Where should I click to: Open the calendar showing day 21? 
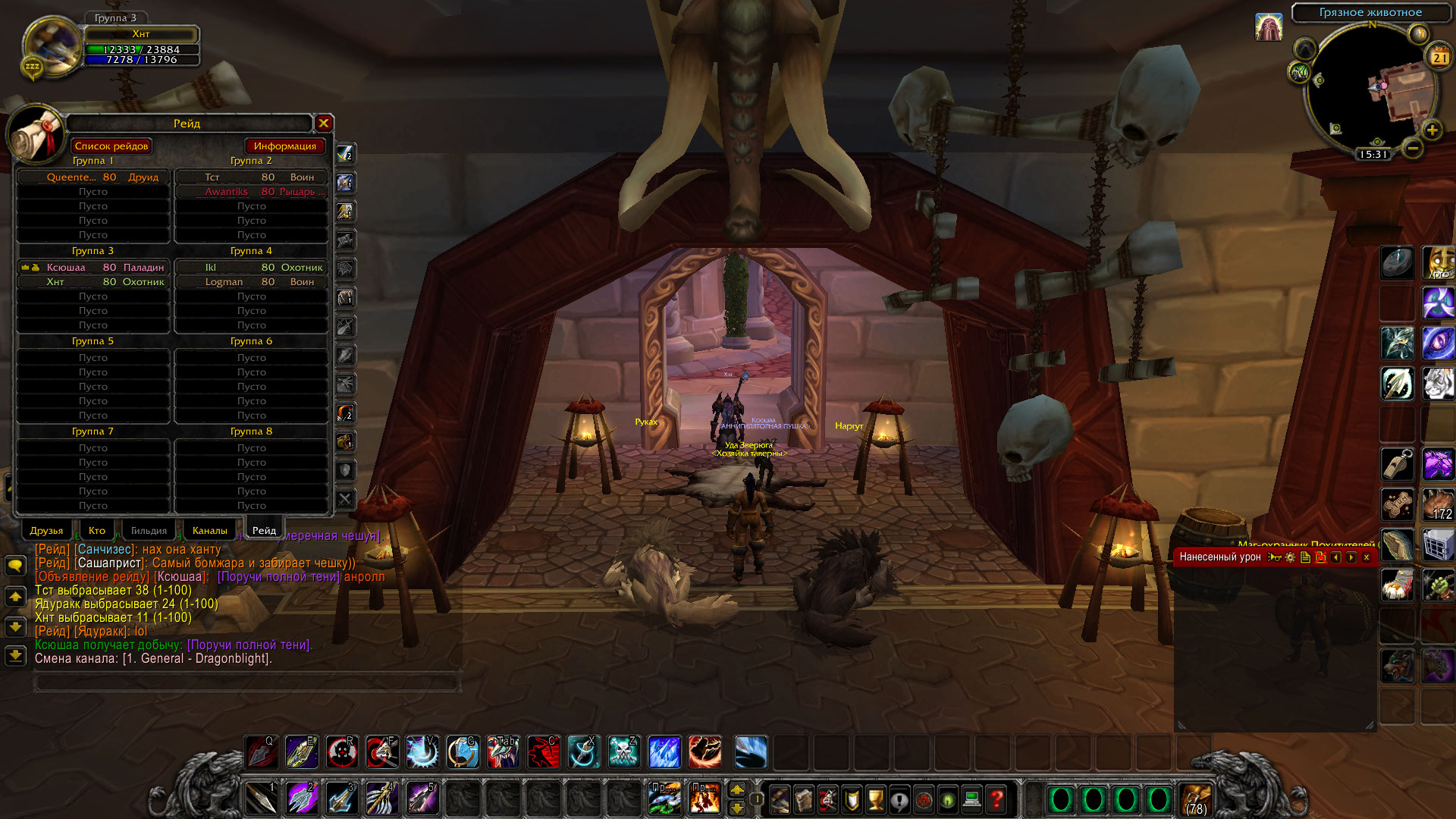pyautogui.click(x=1439, y=57)
